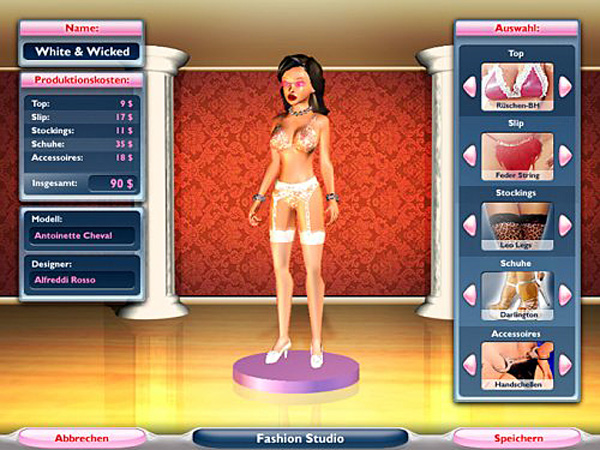600x450 pixels.
Task: Select the previous Accessoires item
Action: [x=467, y=365]
